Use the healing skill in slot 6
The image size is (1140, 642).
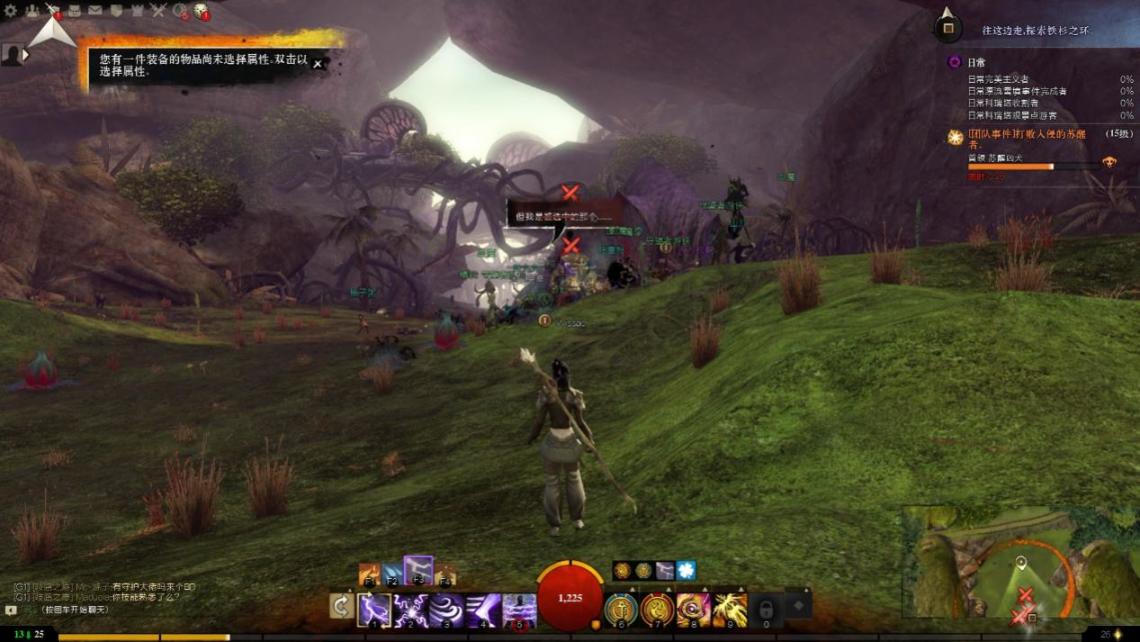621,609
